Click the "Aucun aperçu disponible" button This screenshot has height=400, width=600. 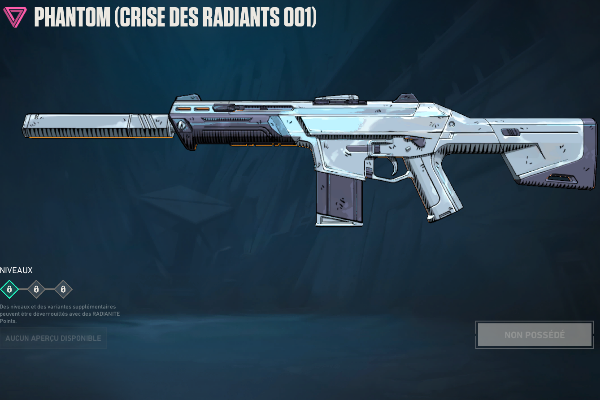coord(52,339)
